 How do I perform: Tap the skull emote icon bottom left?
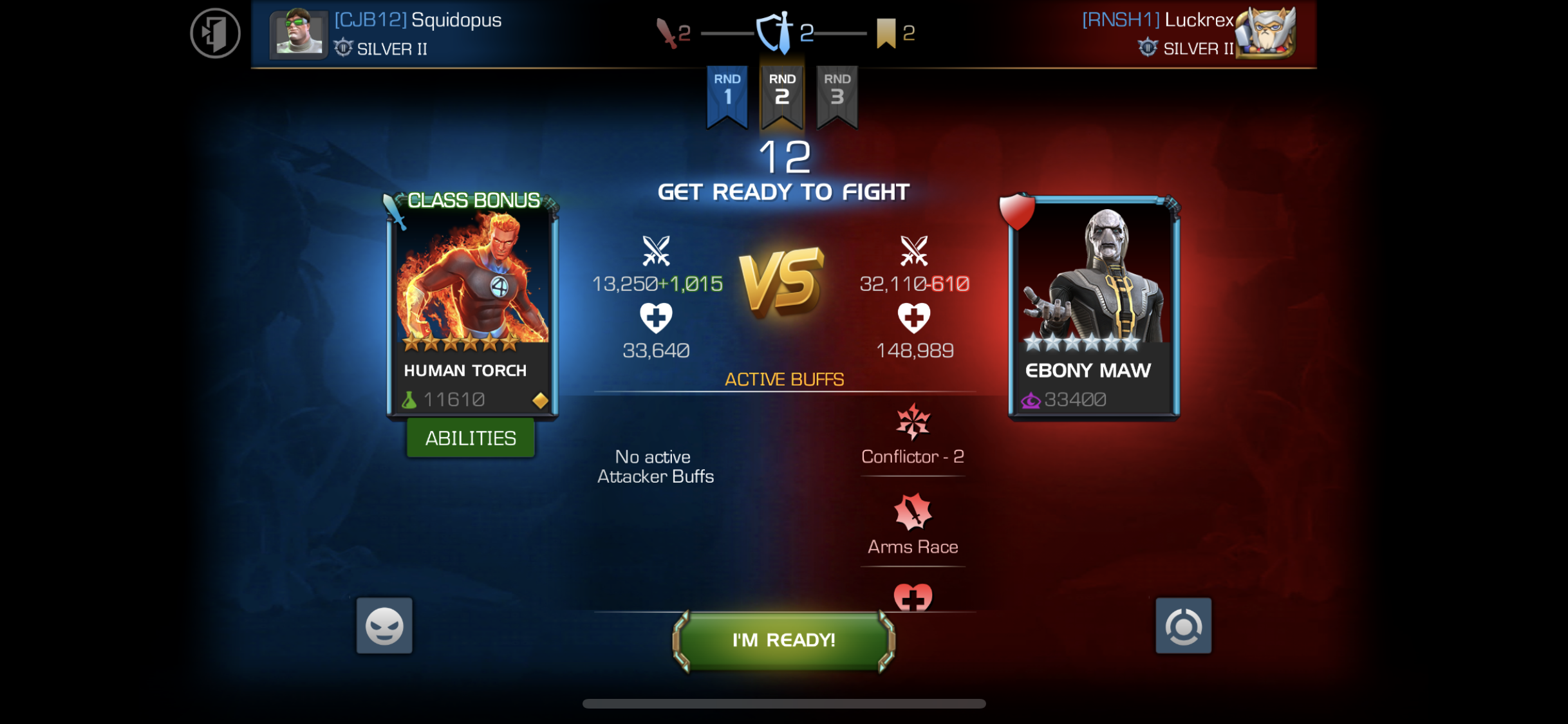(x=384, y=626)
